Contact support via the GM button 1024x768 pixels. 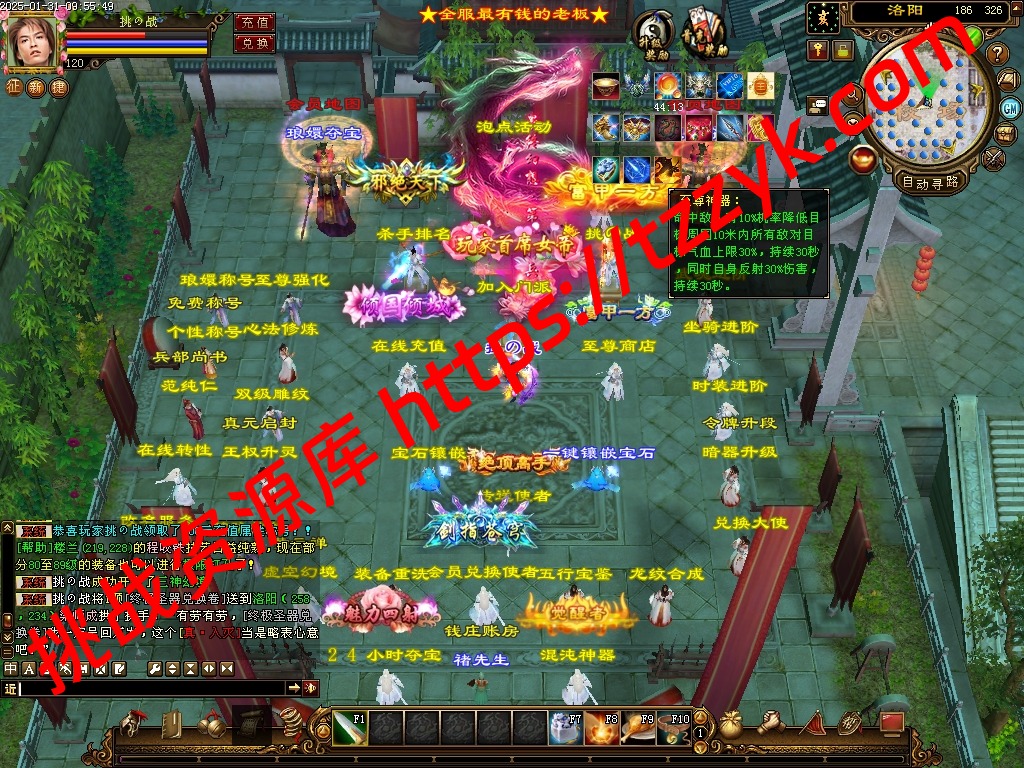pos(1009,107)
